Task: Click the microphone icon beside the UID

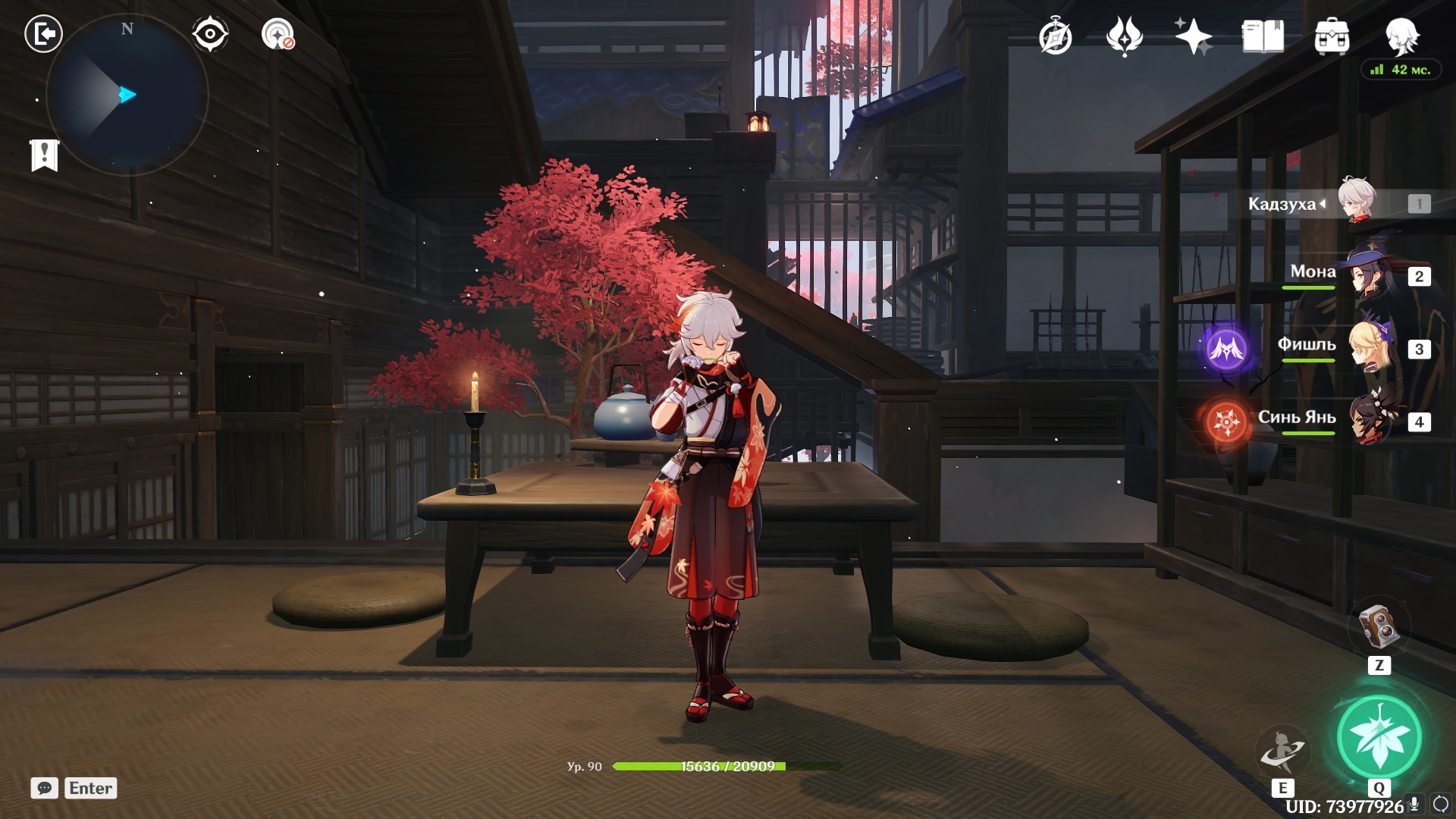Action: pyautogui.click(x=1414, y=805)
